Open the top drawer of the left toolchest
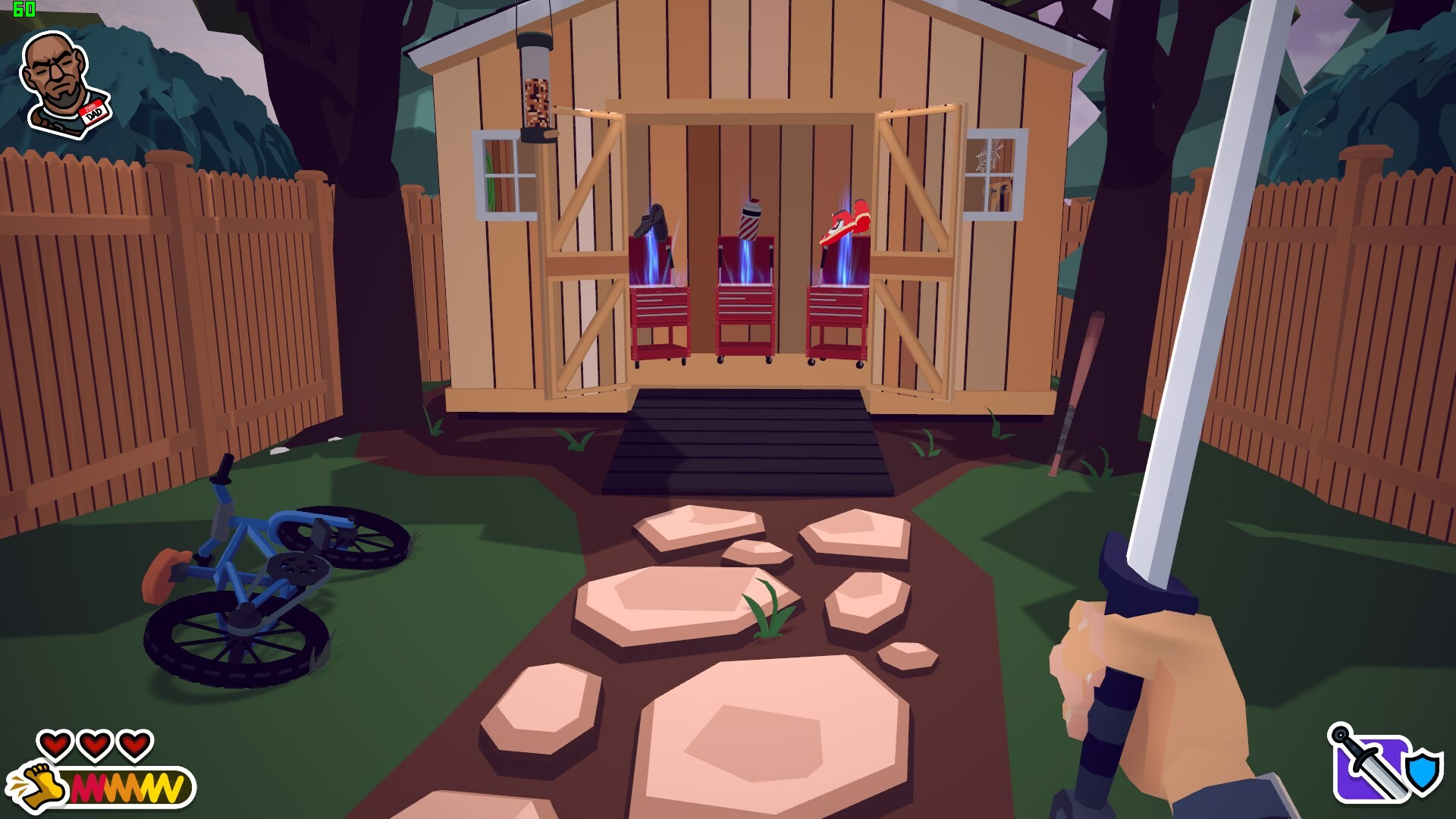Screen dimensions: 1456x819 [x=660, y=296]
